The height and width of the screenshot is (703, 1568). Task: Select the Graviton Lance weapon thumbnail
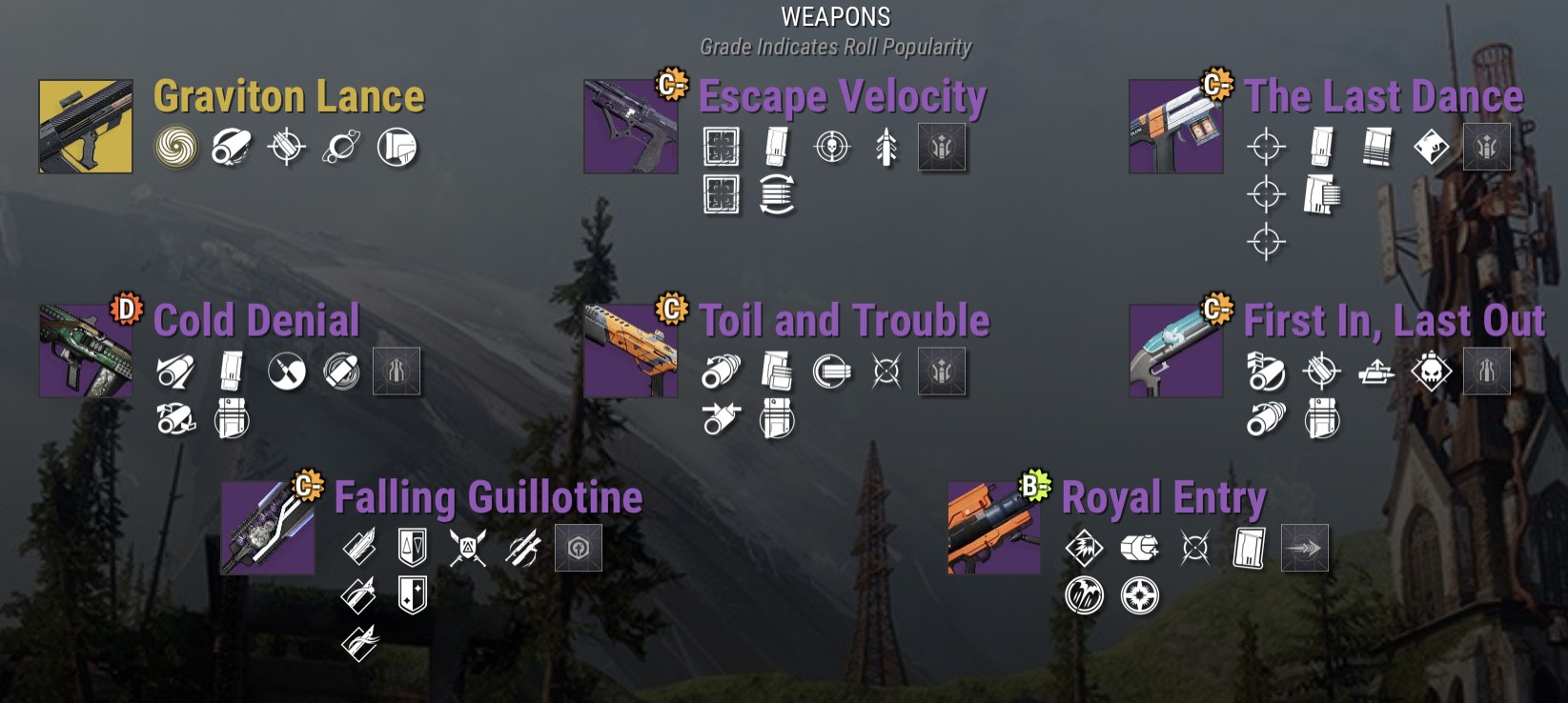click(86, 127)
